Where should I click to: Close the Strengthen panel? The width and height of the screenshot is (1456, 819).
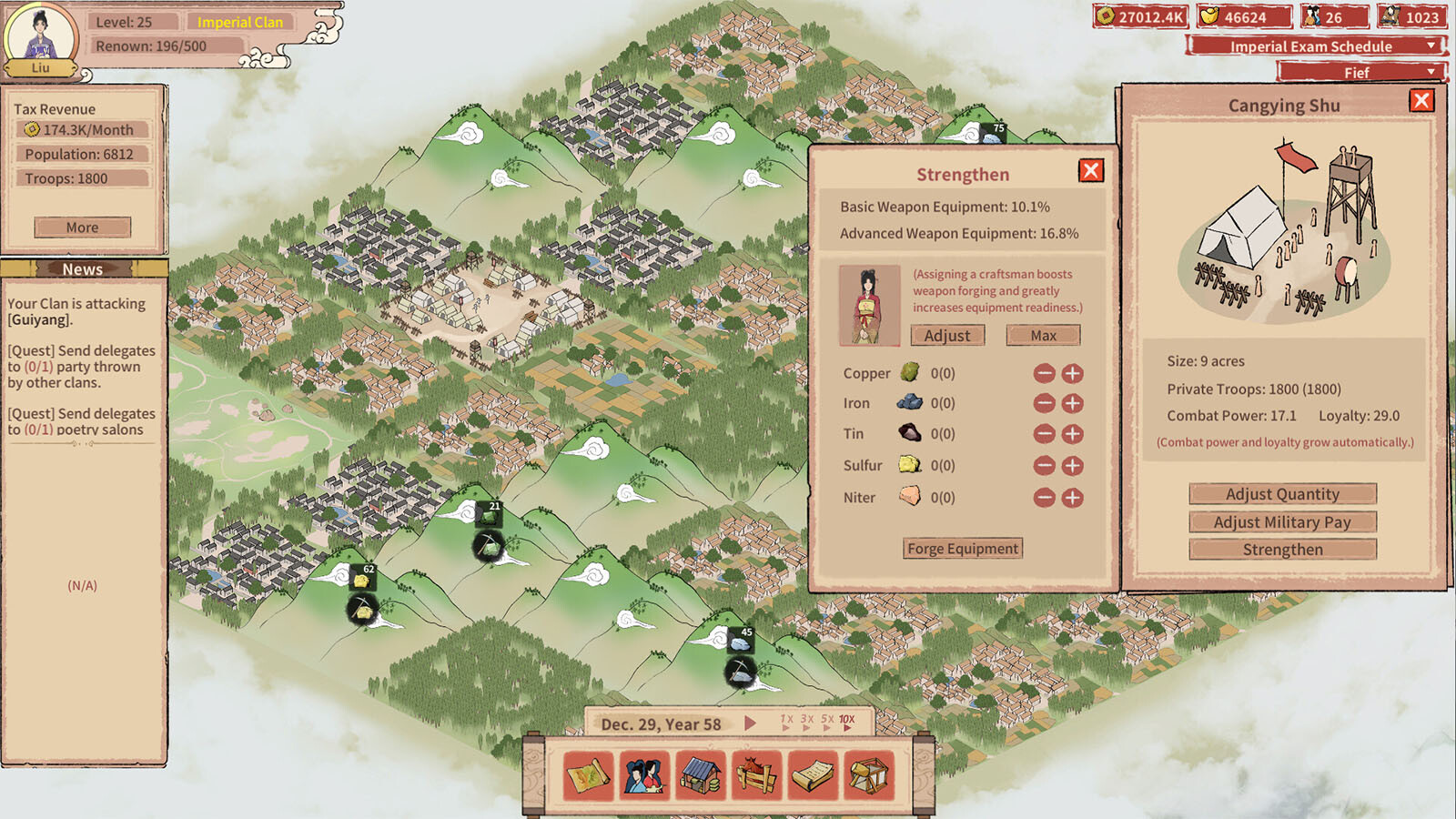click(x=1091, y=171)
